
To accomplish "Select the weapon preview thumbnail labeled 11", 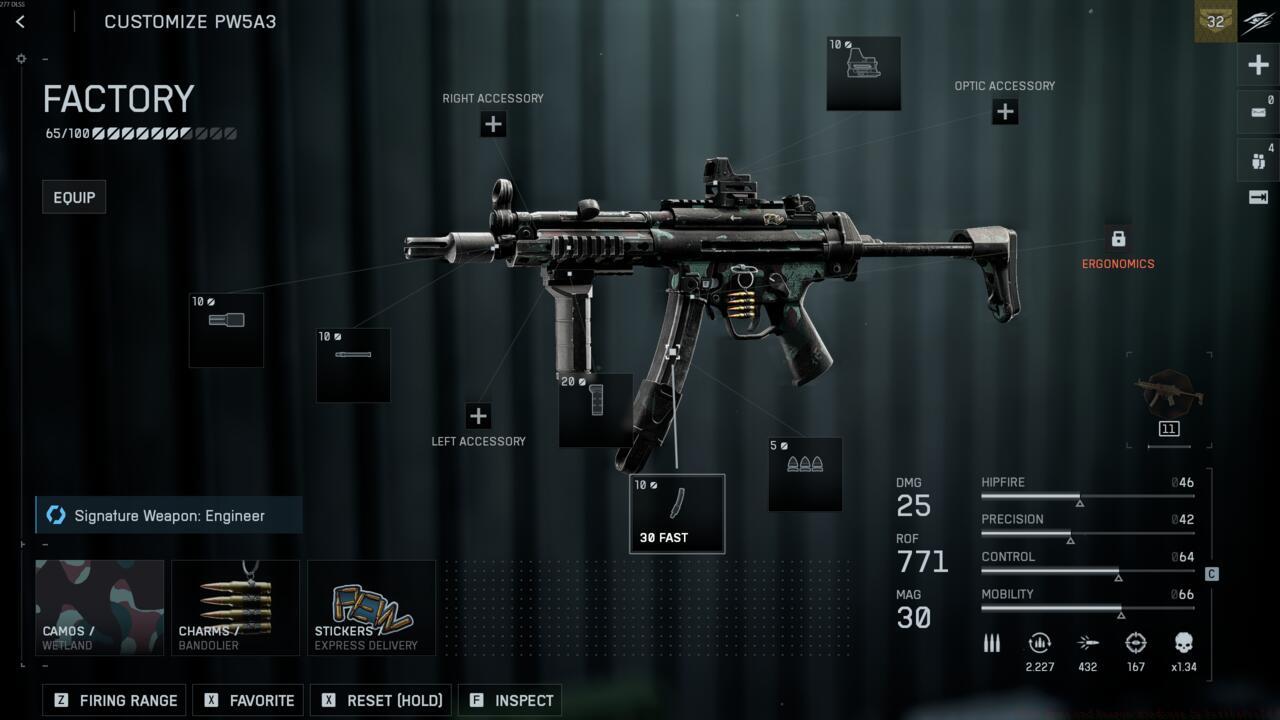I will pos(1168,400).
